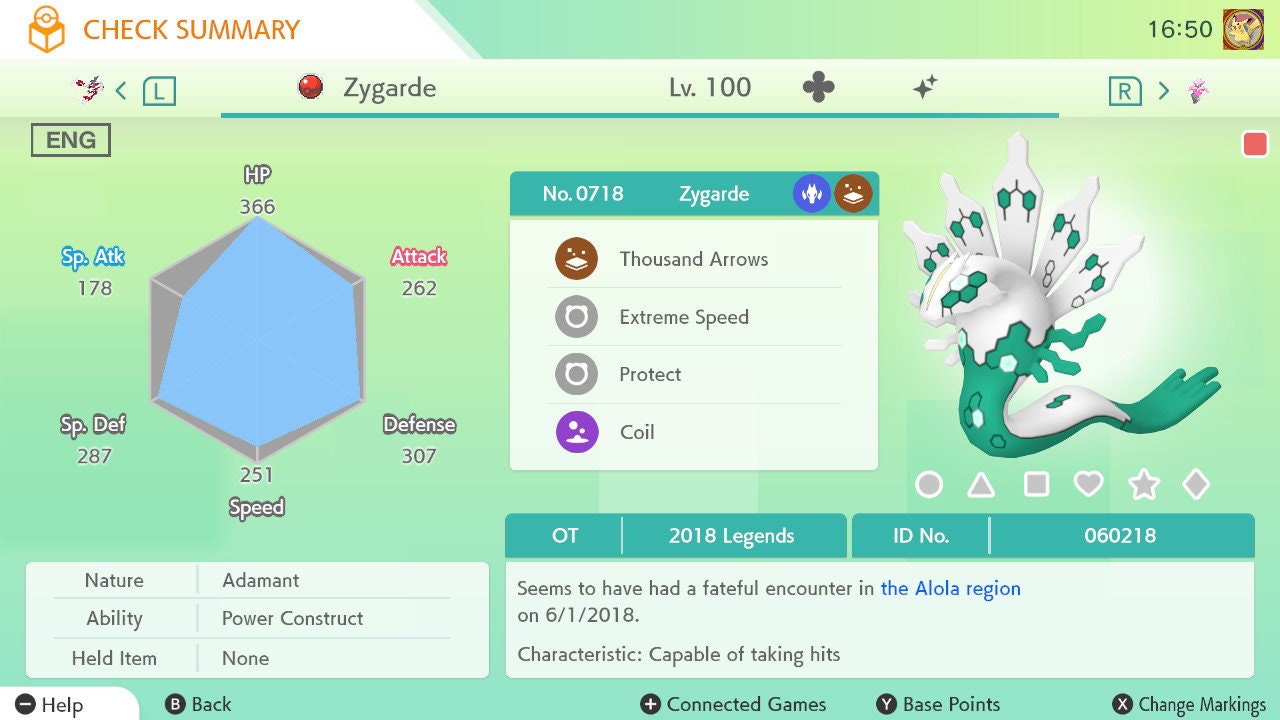This screenshot has width=1280, height=720.
Task: Toggle the triangle marking
Action: pyautogui.click(x=981, y=485)
